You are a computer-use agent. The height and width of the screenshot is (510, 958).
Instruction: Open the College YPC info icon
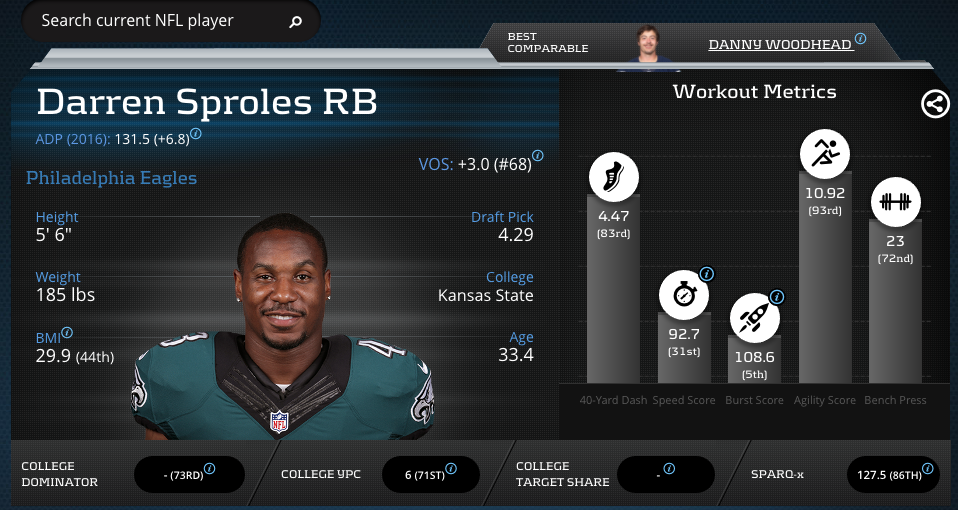(x=451, y=468)
